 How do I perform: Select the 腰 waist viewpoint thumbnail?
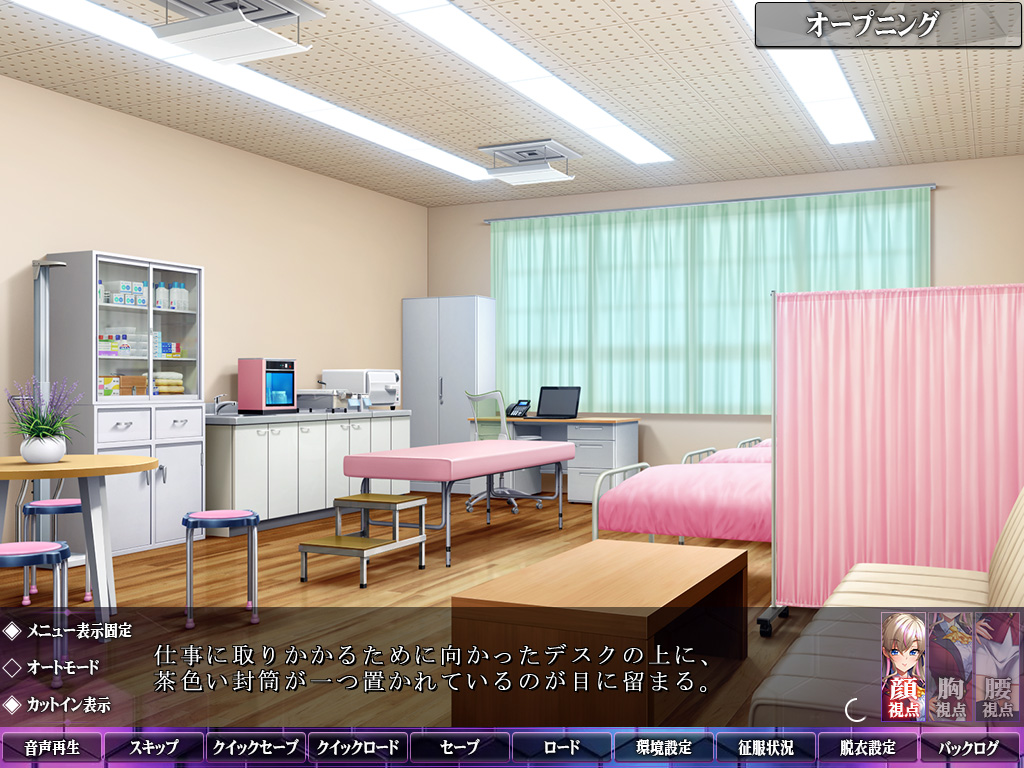997,666
